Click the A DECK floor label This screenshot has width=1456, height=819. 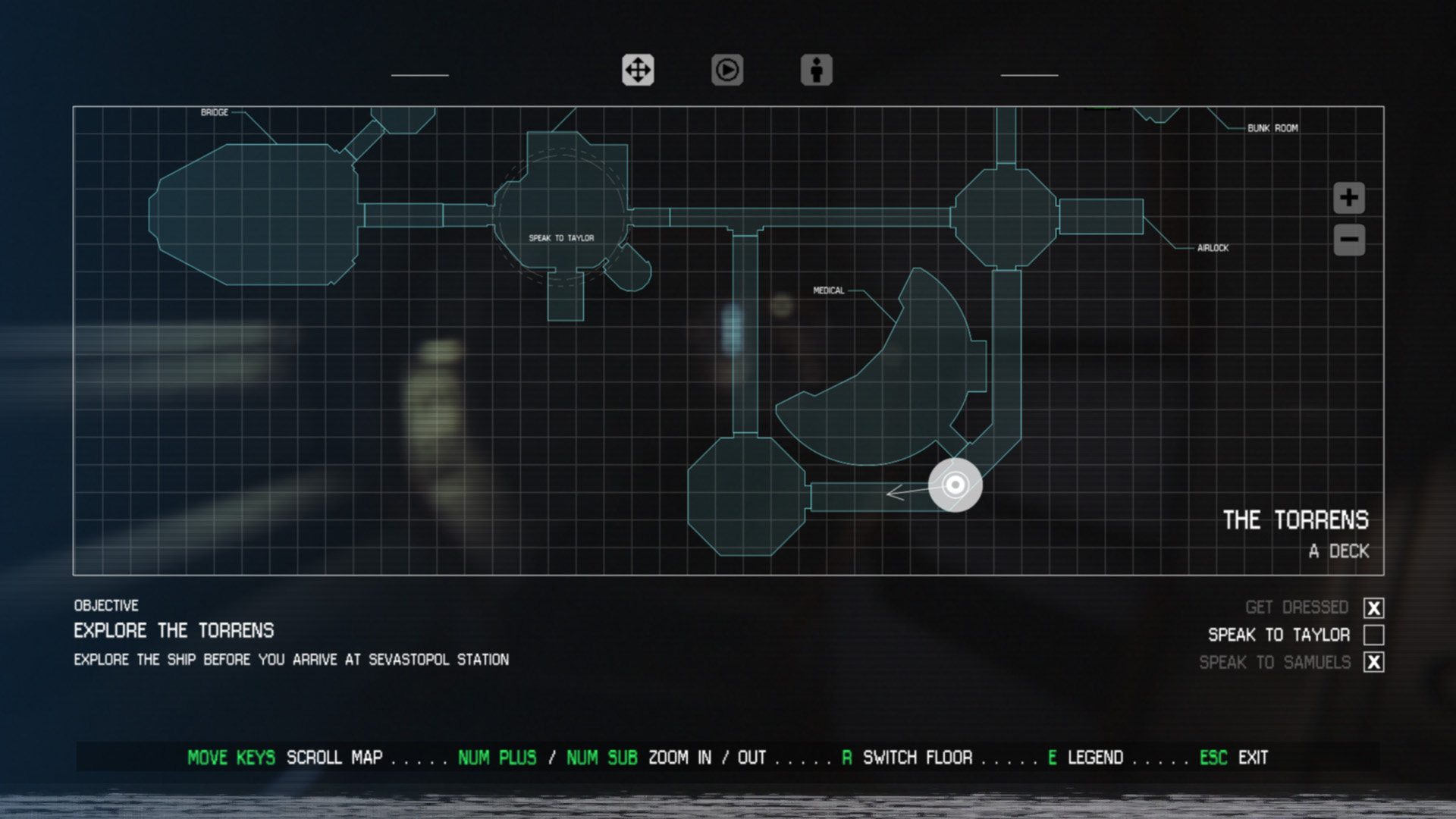point(1339,552)
